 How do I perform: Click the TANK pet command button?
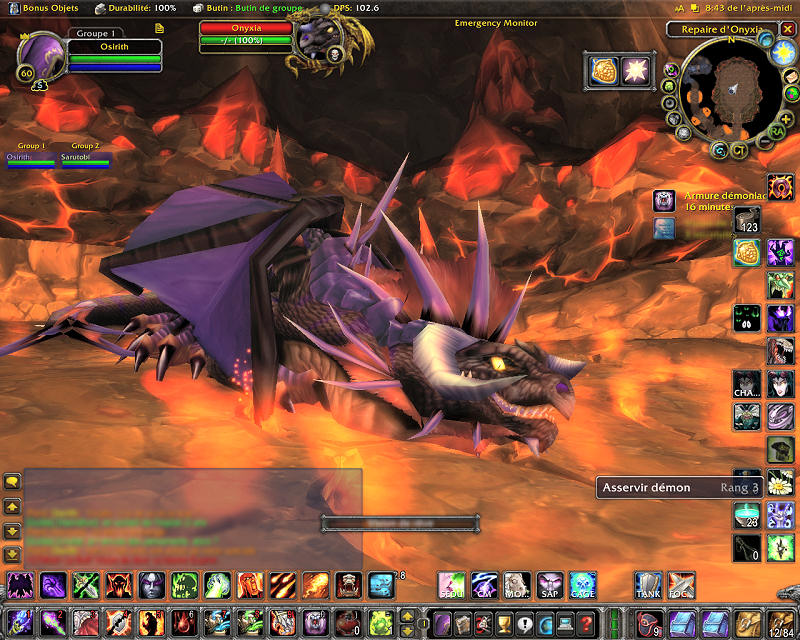(648, 585)
